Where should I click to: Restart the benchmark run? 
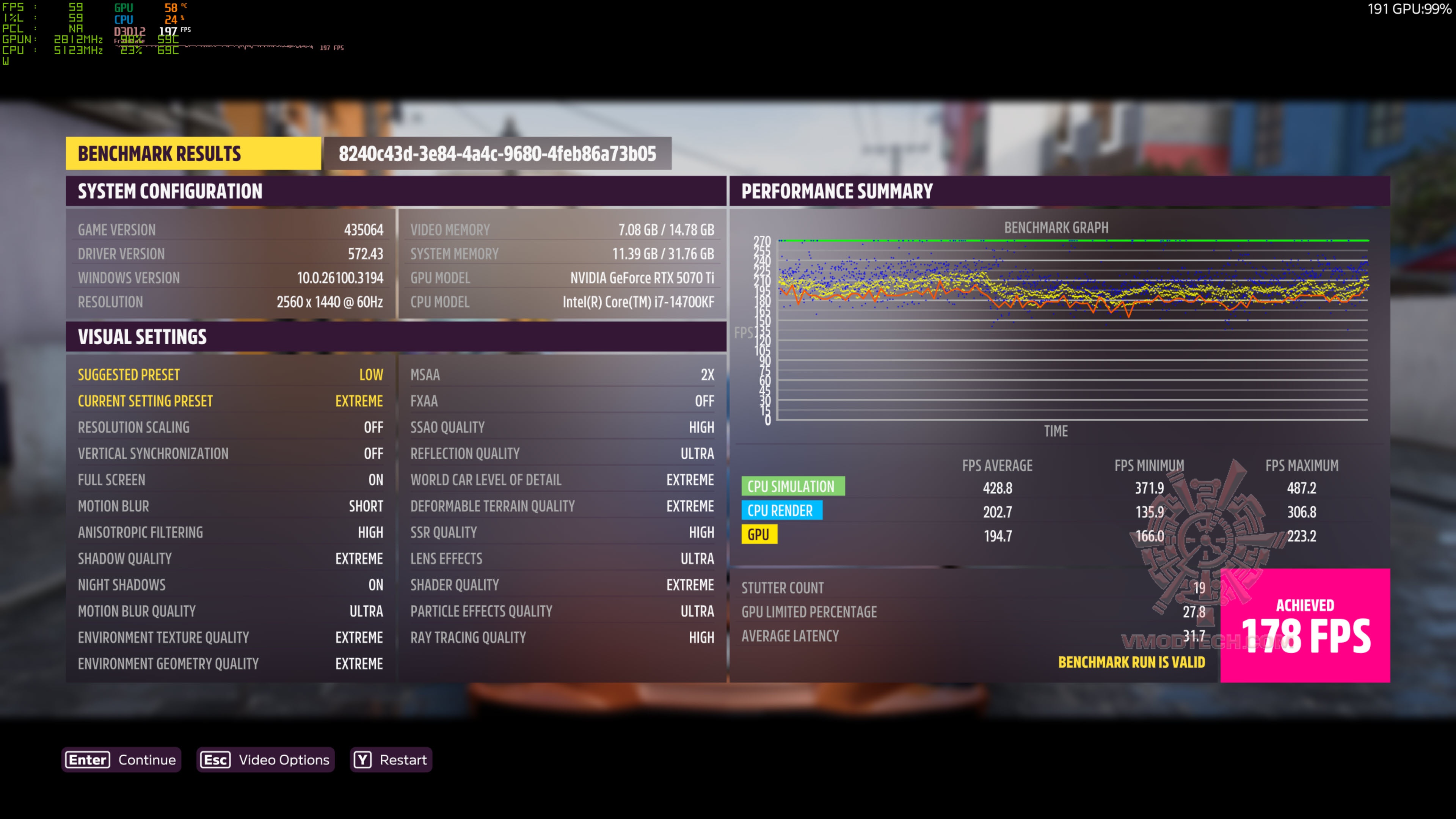(x=391, y=759)
